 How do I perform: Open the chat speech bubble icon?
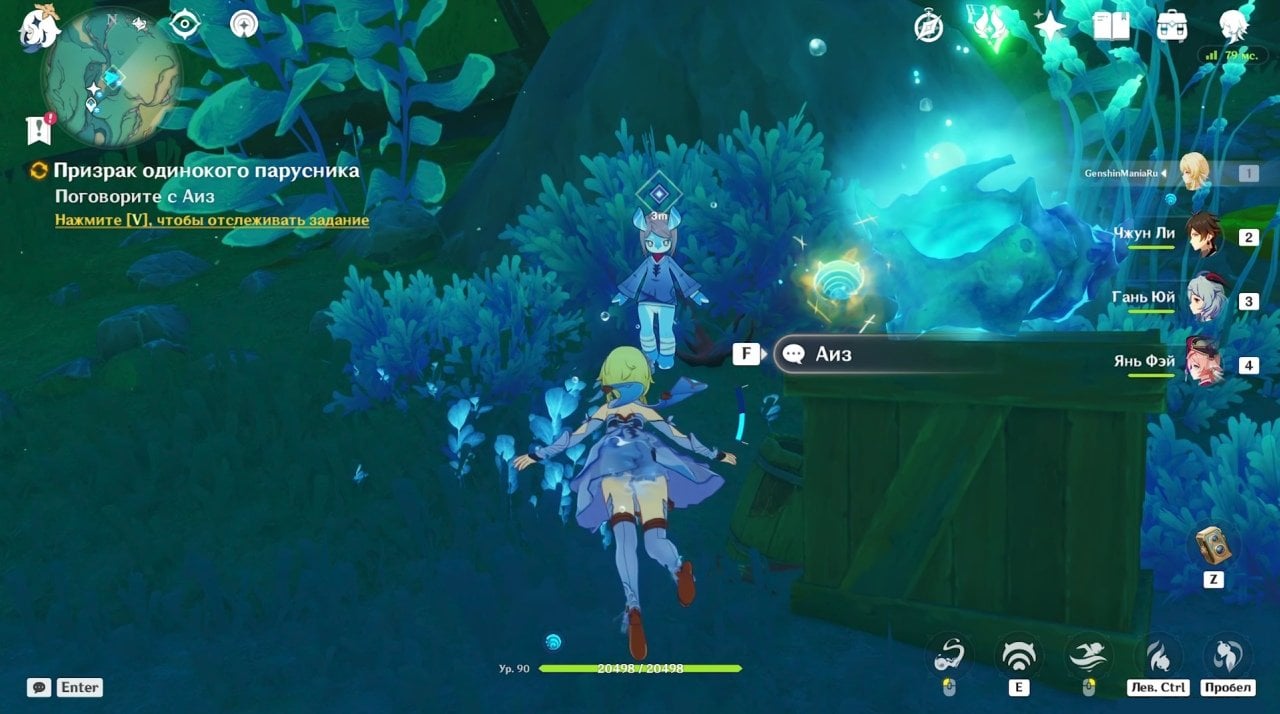click(x=39, y=687)
